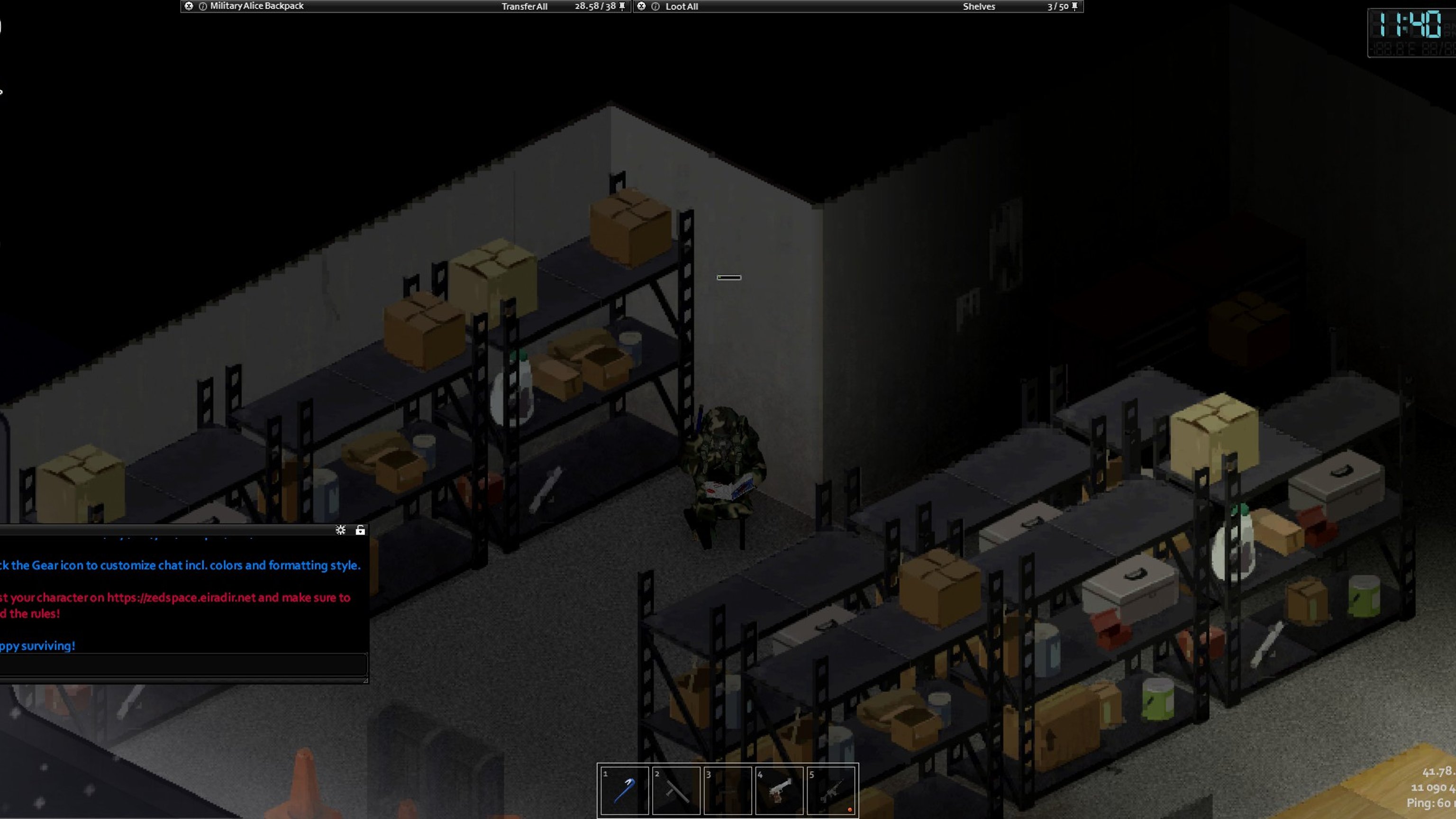Close the Military Alice Backpack panel

[189, 6]
